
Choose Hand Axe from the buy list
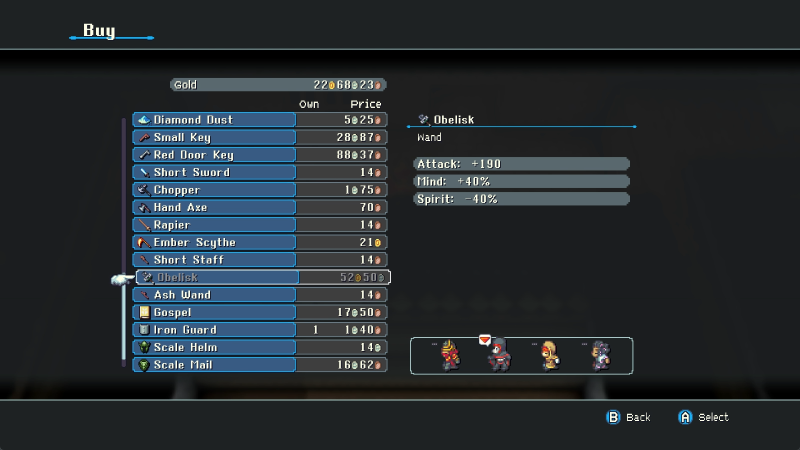click(x=215, y=207)
